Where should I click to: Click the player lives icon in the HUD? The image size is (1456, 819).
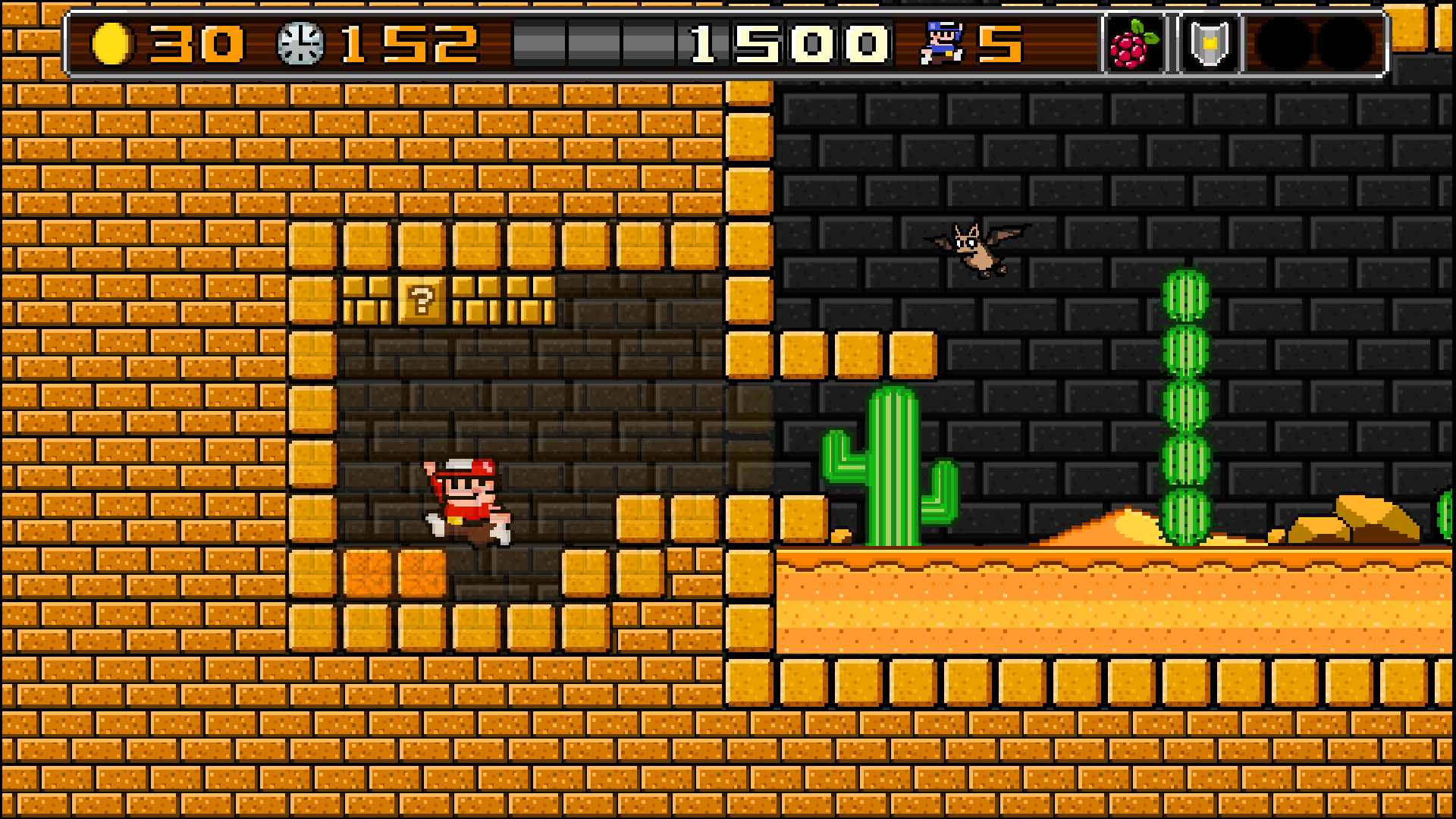(x=940, y=42)
